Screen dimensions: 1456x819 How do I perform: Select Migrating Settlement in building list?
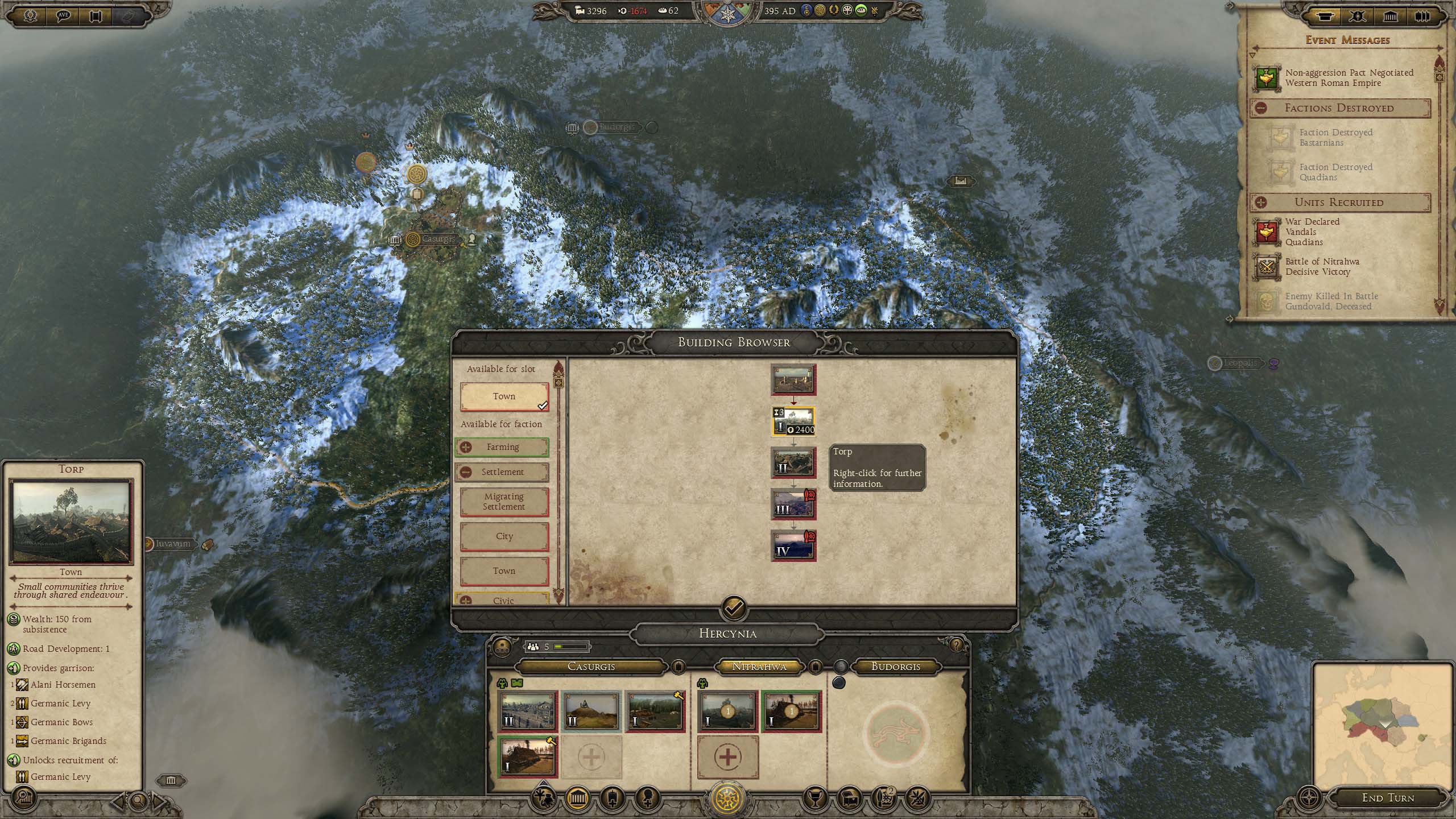(504, 502)
